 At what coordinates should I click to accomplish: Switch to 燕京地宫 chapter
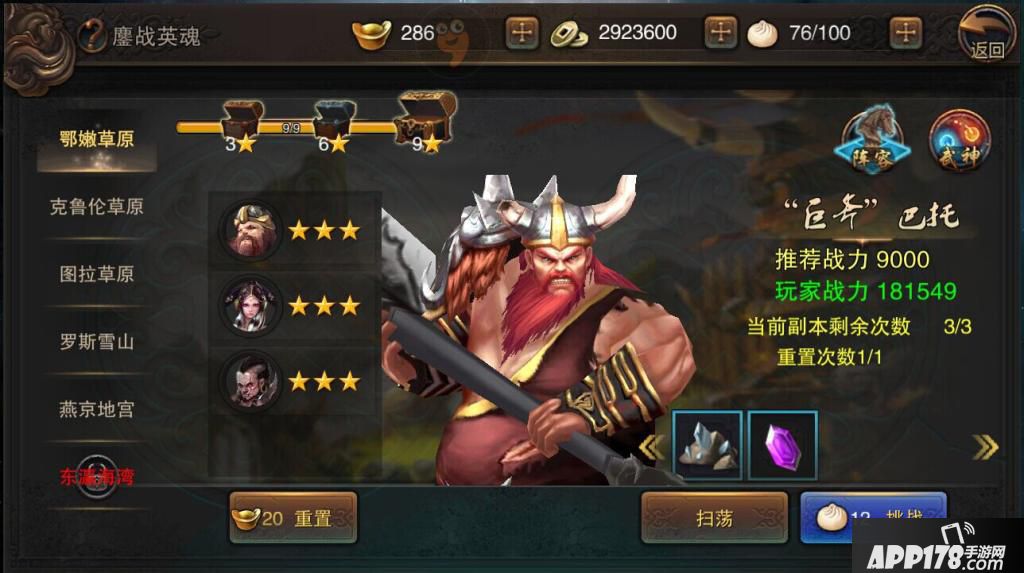[x=97, y=409]
